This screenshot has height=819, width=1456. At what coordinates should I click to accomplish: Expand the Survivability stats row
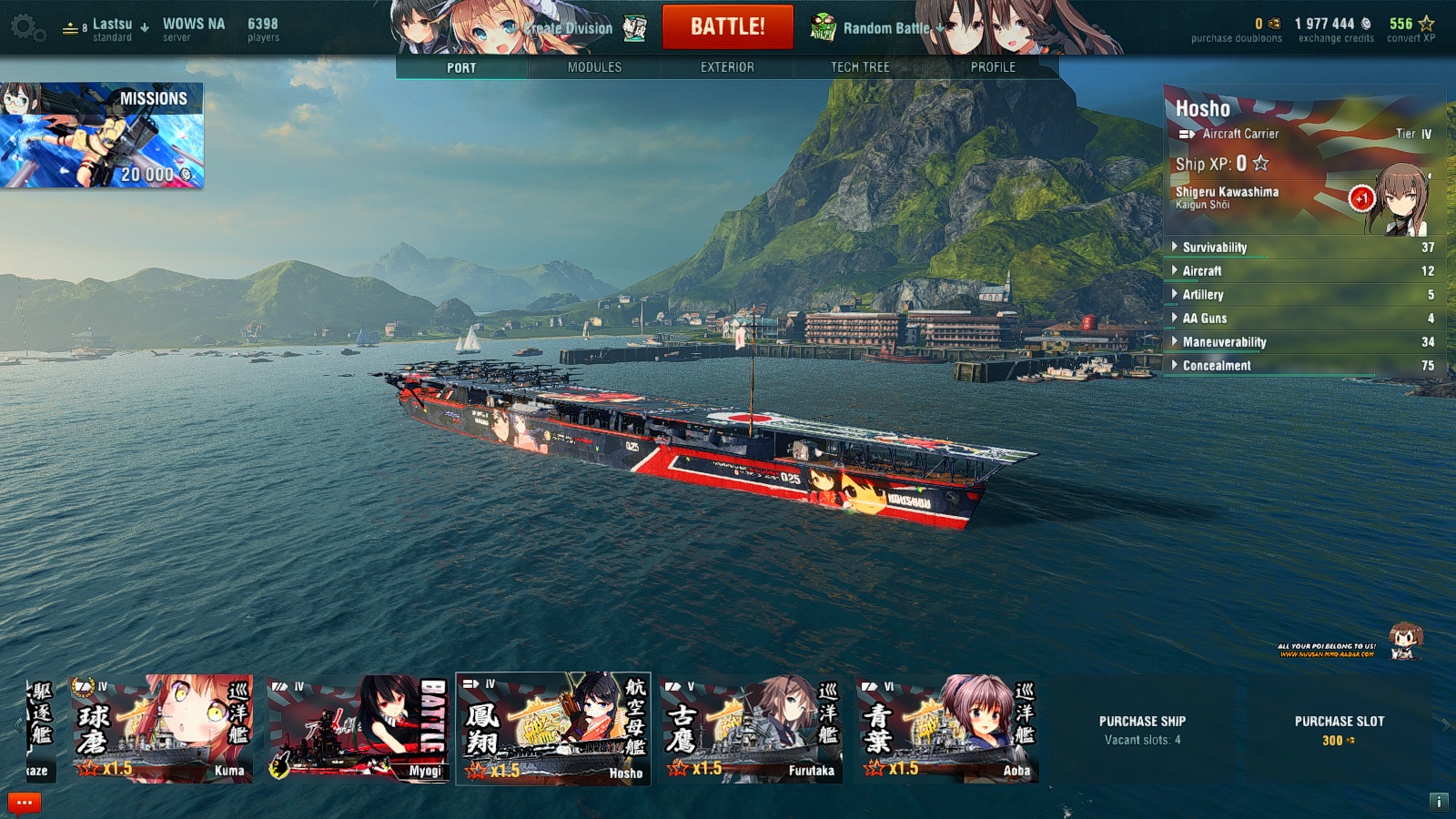click(1214, 248)
